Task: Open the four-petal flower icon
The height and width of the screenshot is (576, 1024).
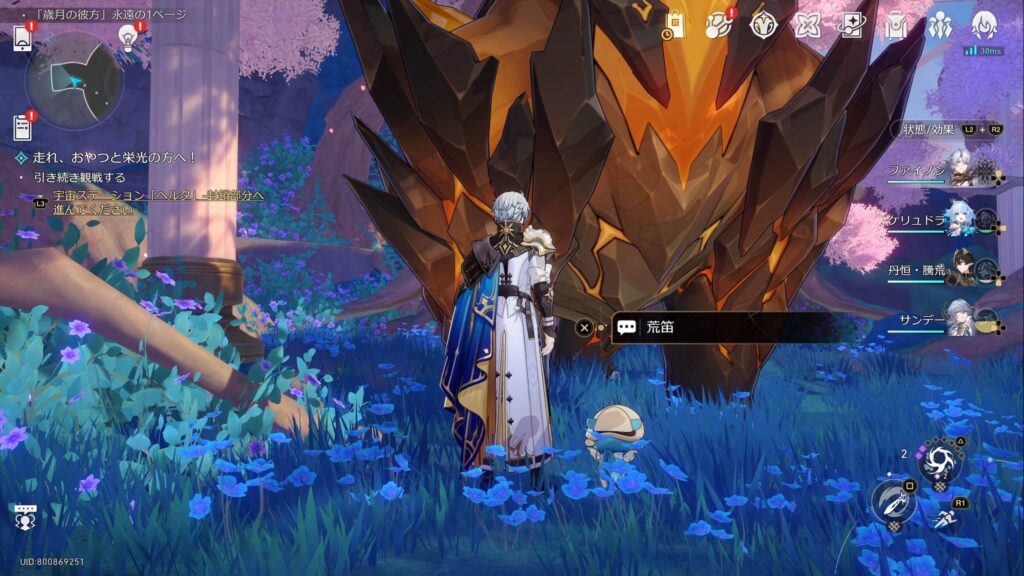Action: (x=807, y=26)
